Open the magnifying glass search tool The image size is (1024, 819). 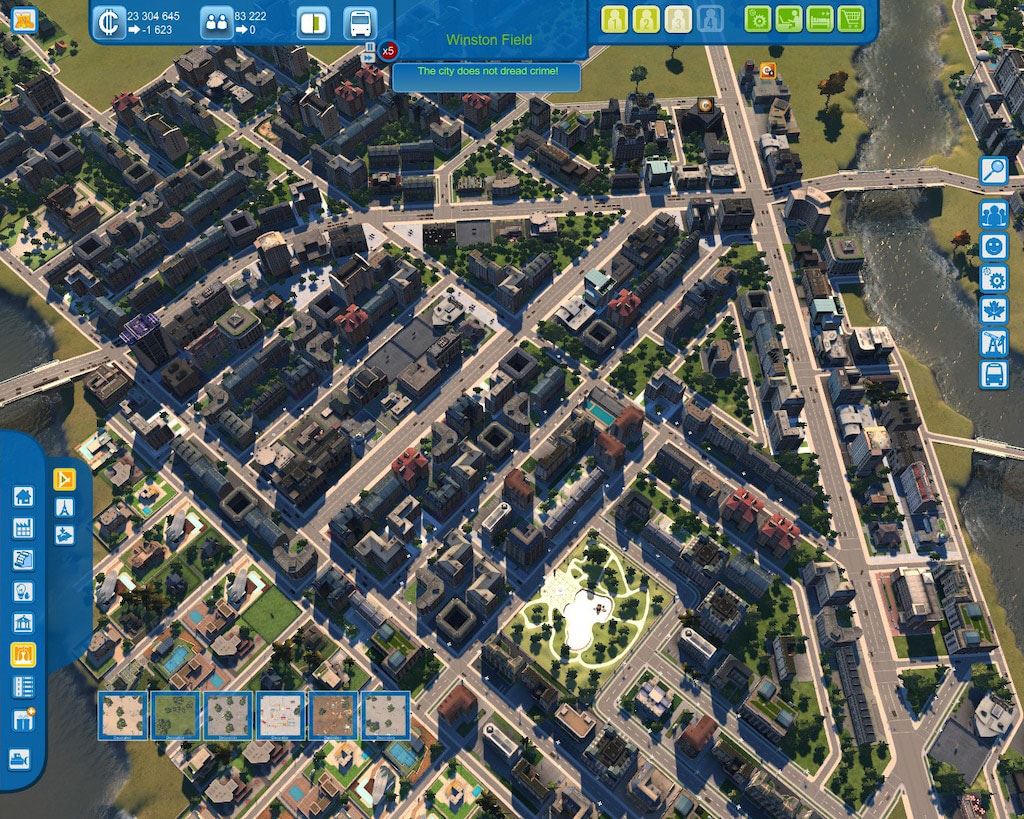[993, 171]
